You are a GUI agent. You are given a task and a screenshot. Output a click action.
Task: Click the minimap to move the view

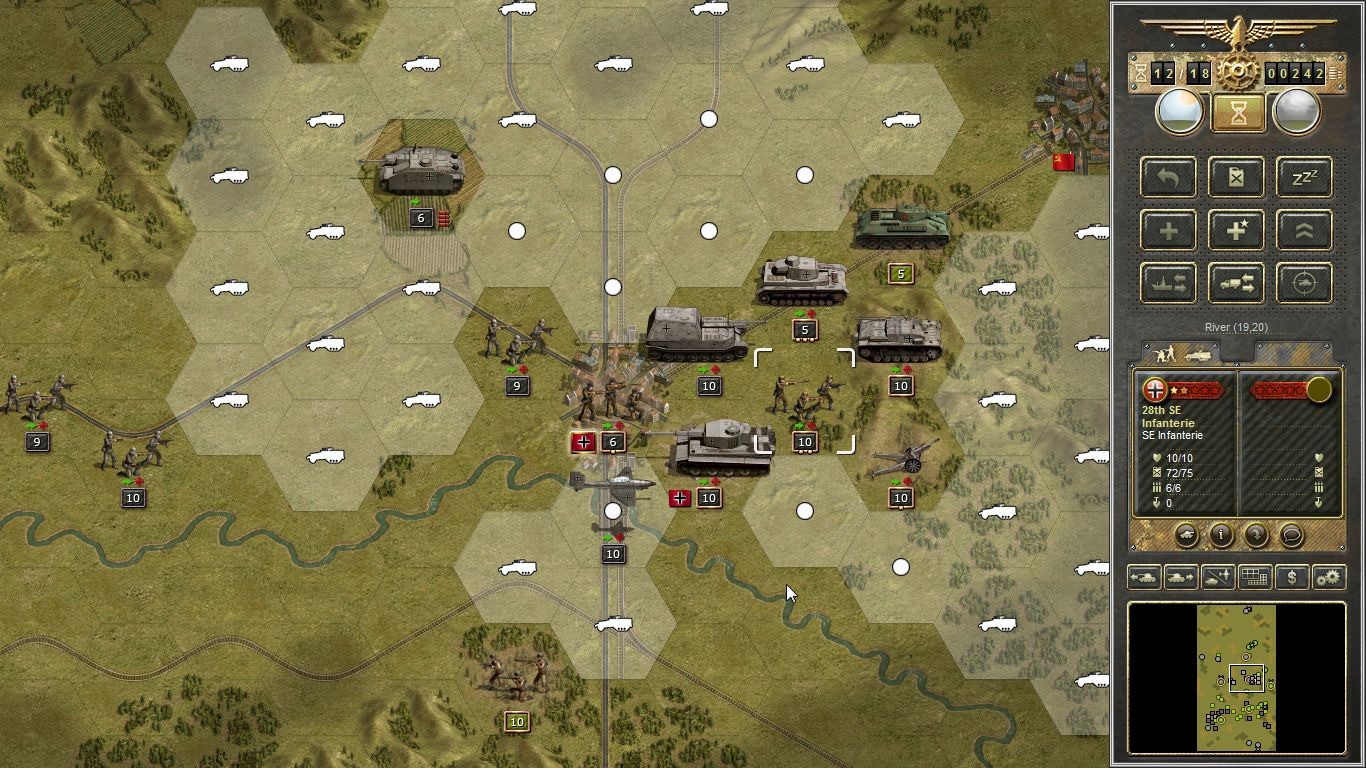coord(1236,677)
